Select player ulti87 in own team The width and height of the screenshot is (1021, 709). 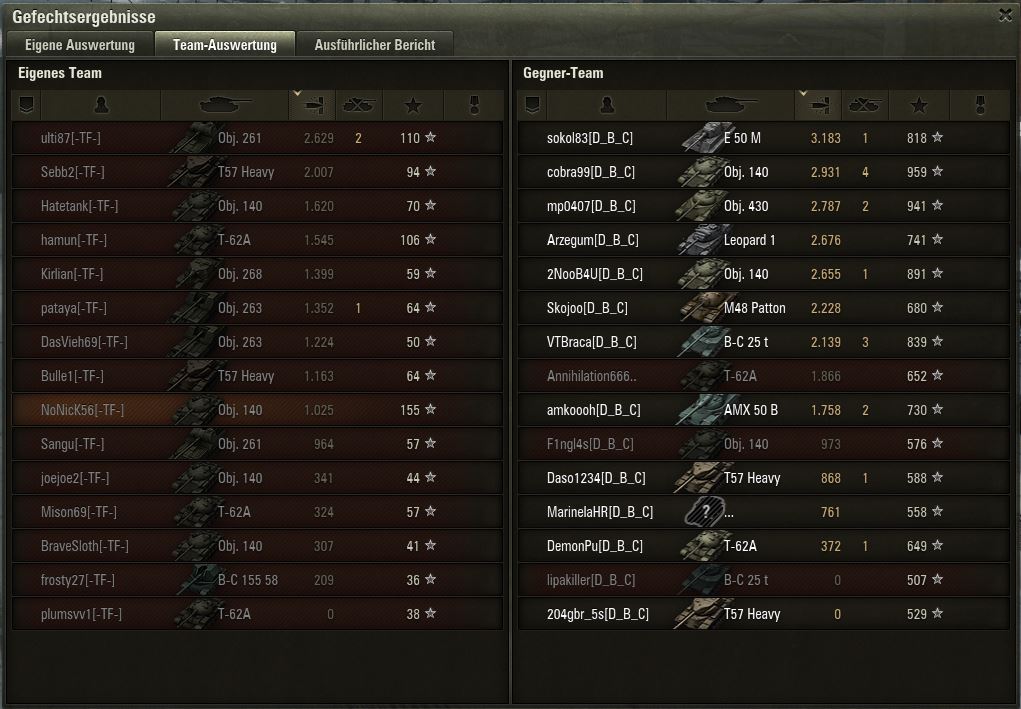[257, 138]
